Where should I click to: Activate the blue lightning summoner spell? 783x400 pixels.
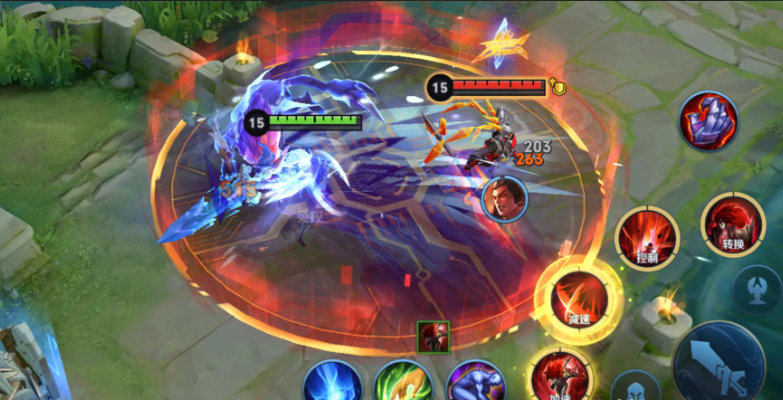(333, 384)
